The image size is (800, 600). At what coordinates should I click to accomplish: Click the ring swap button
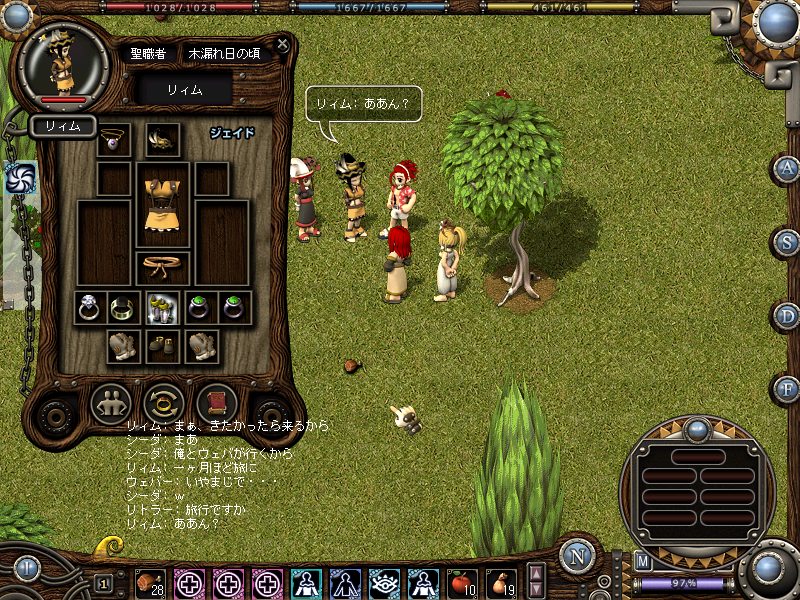pyautogui.click(x=163, y=404)
